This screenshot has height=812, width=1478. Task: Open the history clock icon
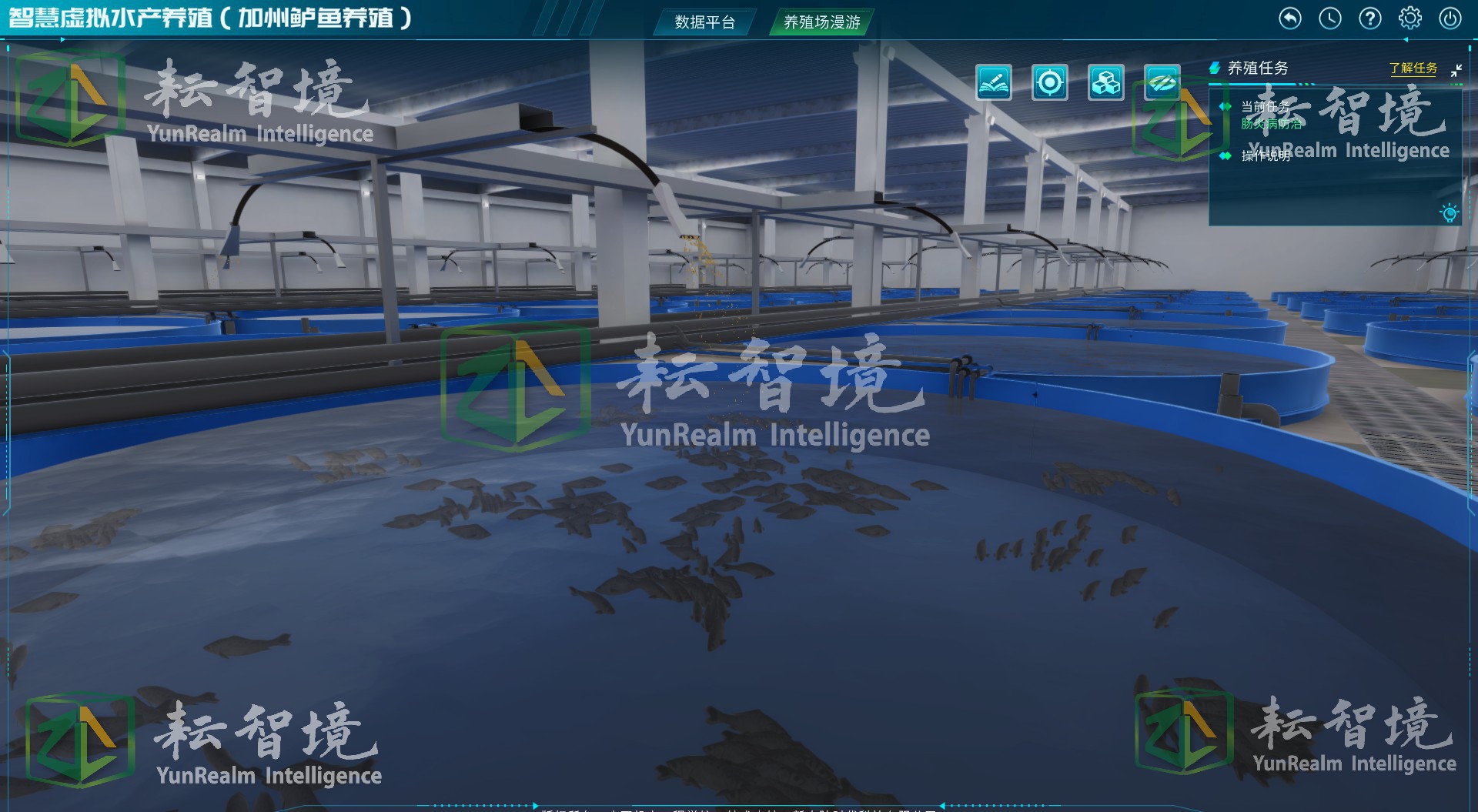1330,18
